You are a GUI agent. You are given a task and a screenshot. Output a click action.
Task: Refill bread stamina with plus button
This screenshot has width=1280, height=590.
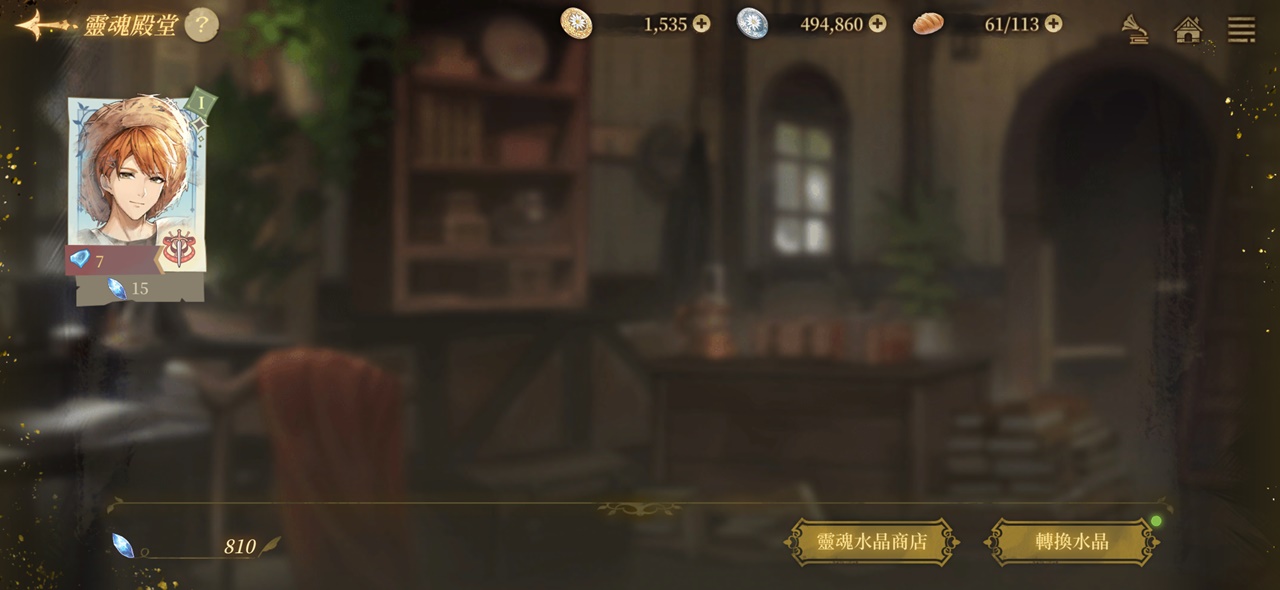(x=1053, y=24)
